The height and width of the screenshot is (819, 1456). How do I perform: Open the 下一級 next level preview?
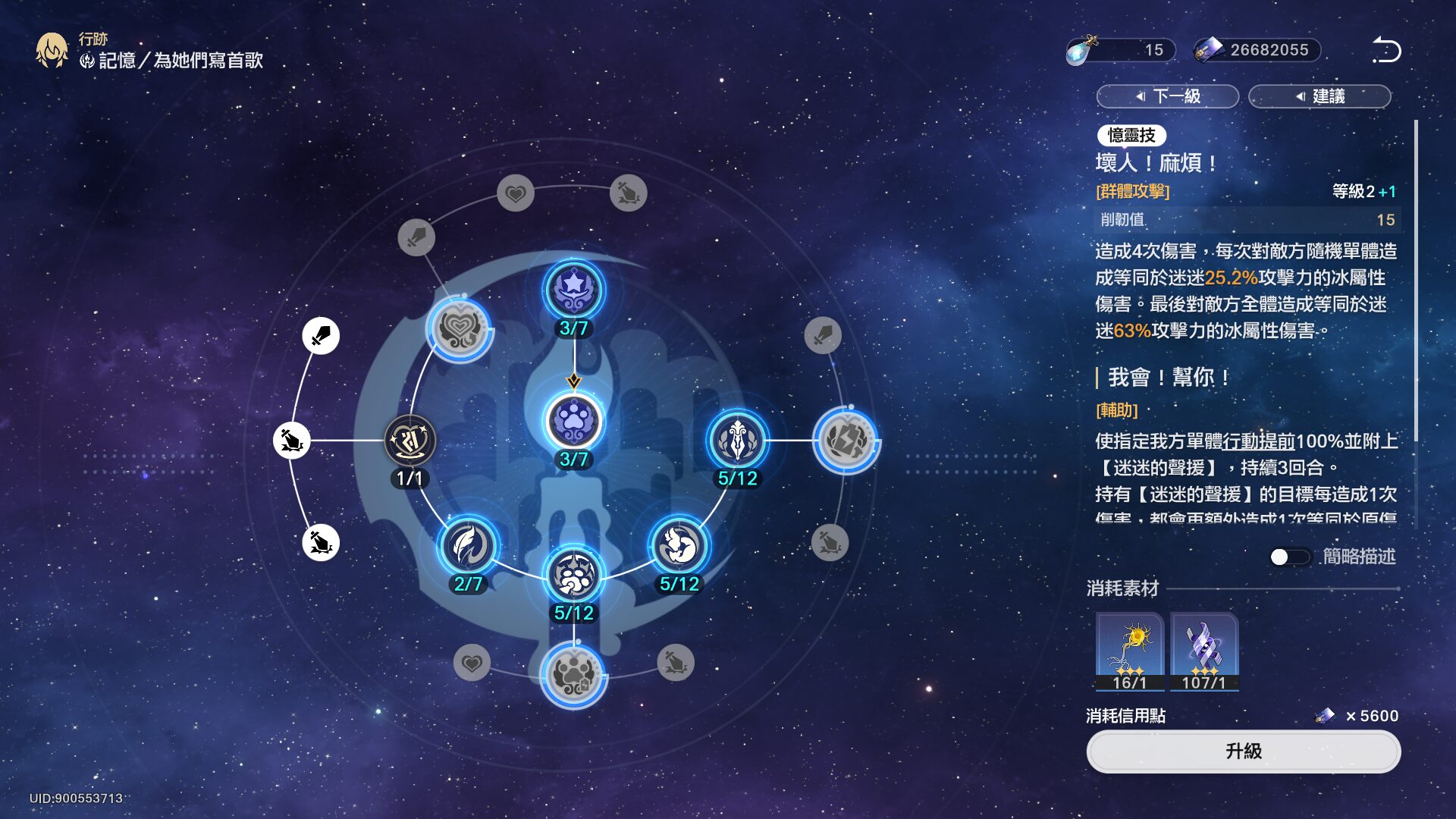1167,96
